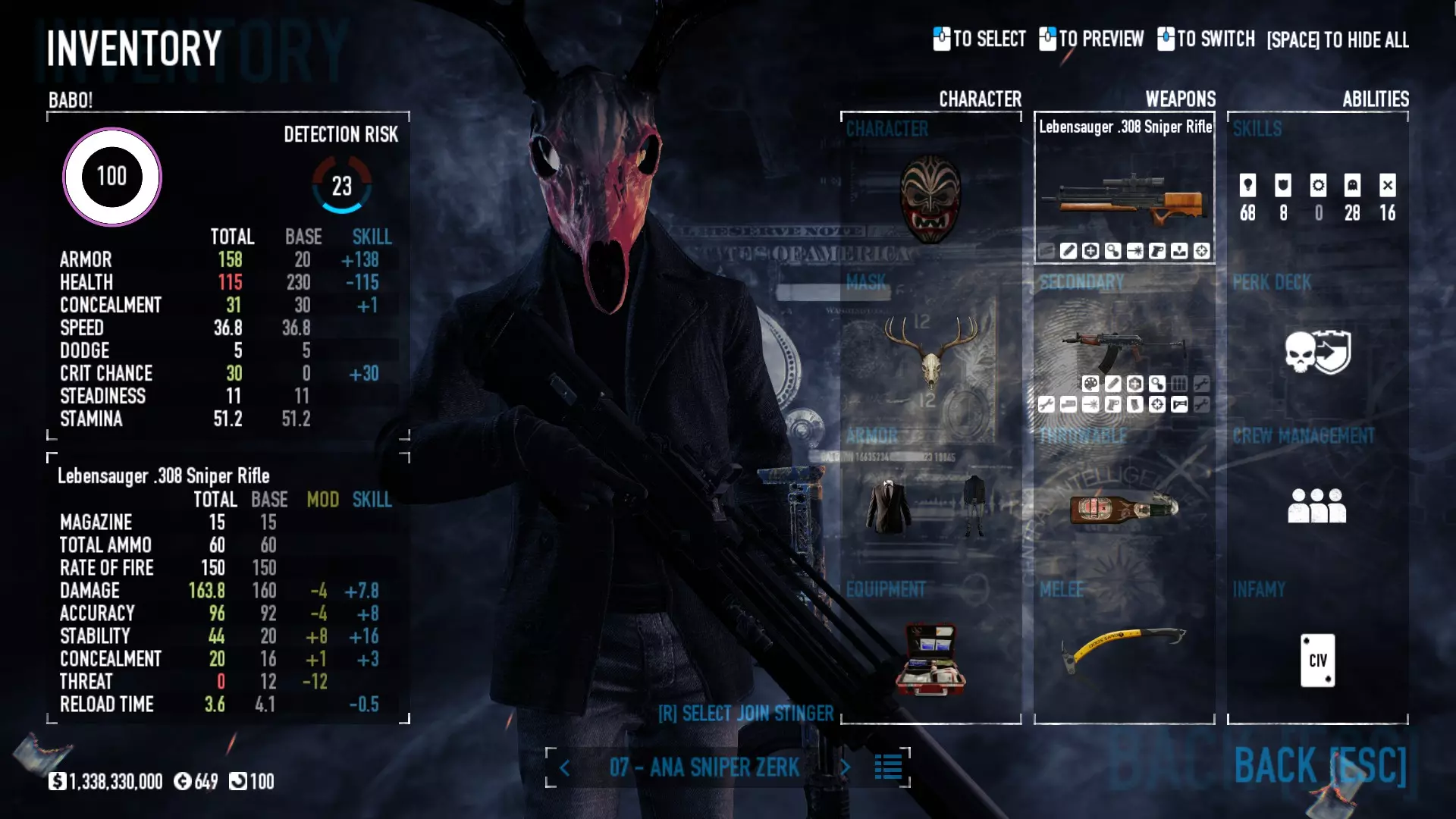Go to the previous loadout profile
The width and height of the screenshot is (1456, 819).
point(565,768)
